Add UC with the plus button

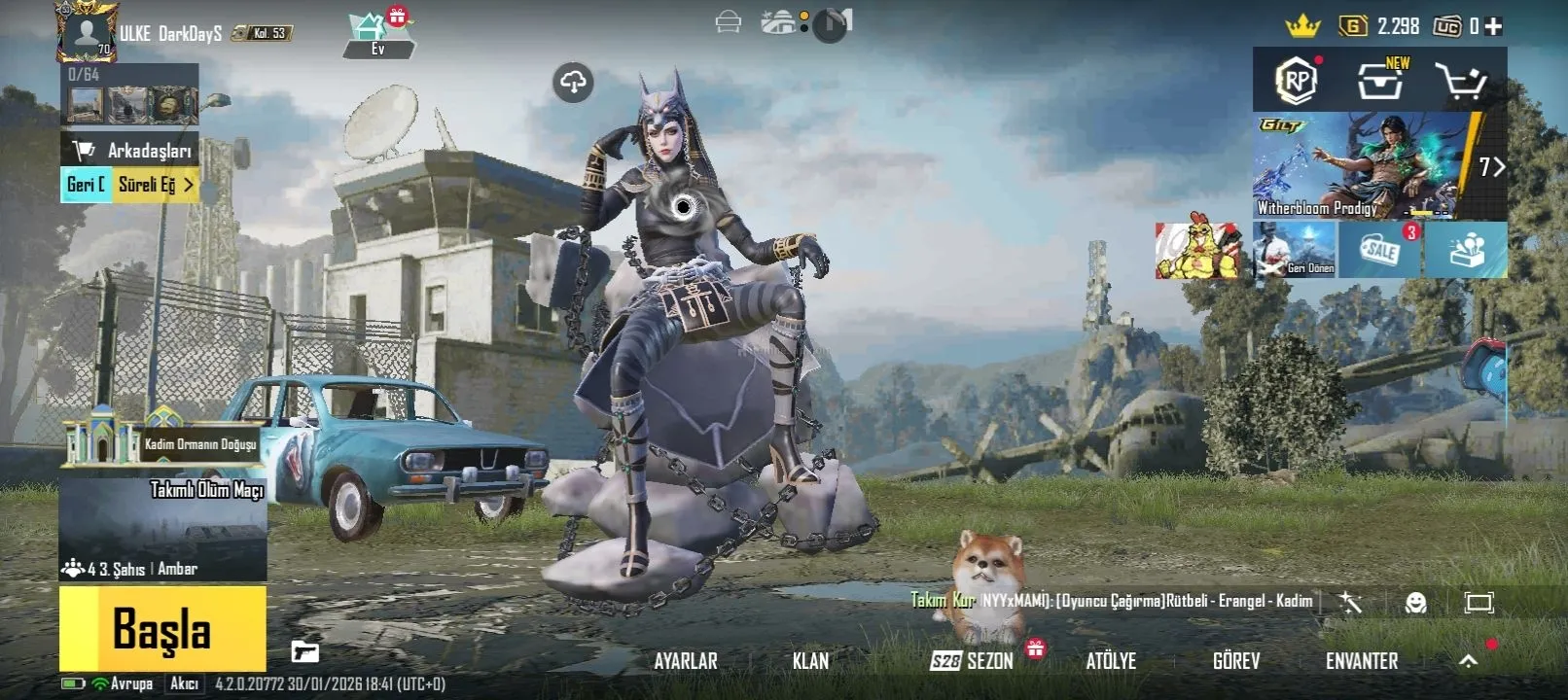click(x=1494, y=26)
